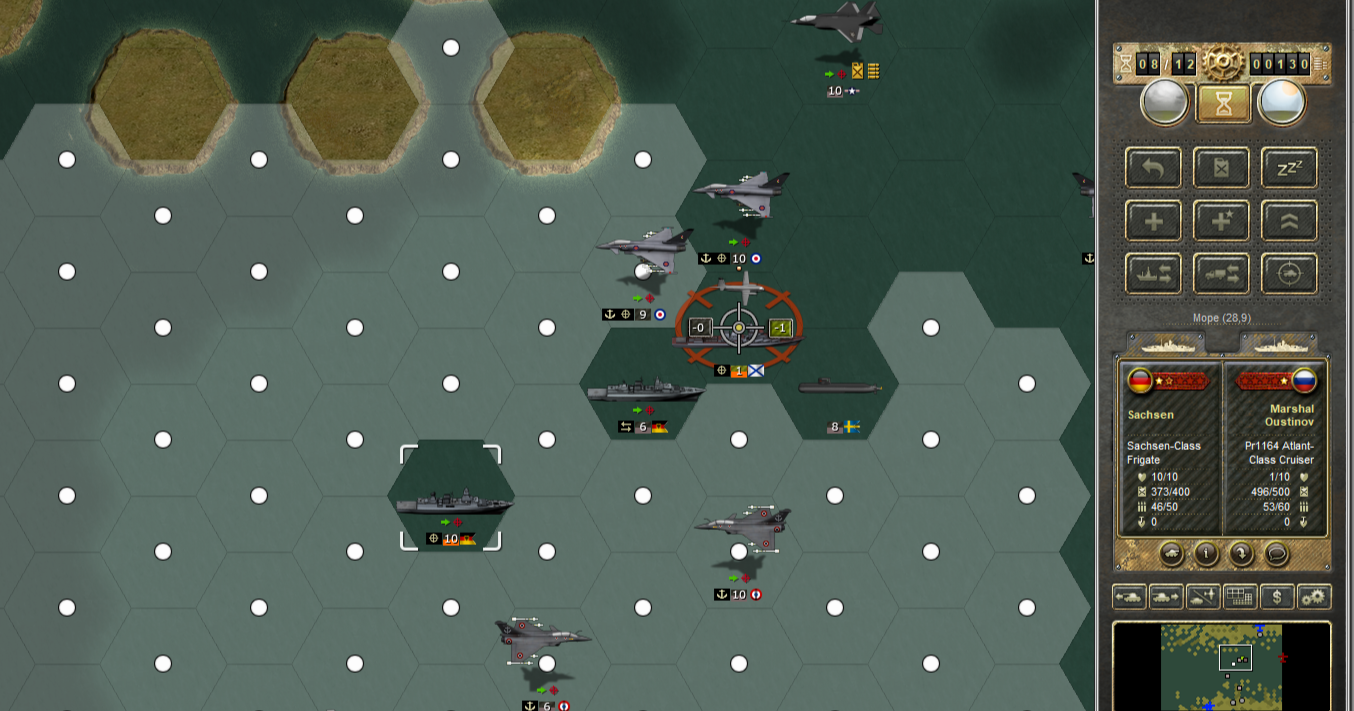Open the speech bubble message button

[1274, 553]
